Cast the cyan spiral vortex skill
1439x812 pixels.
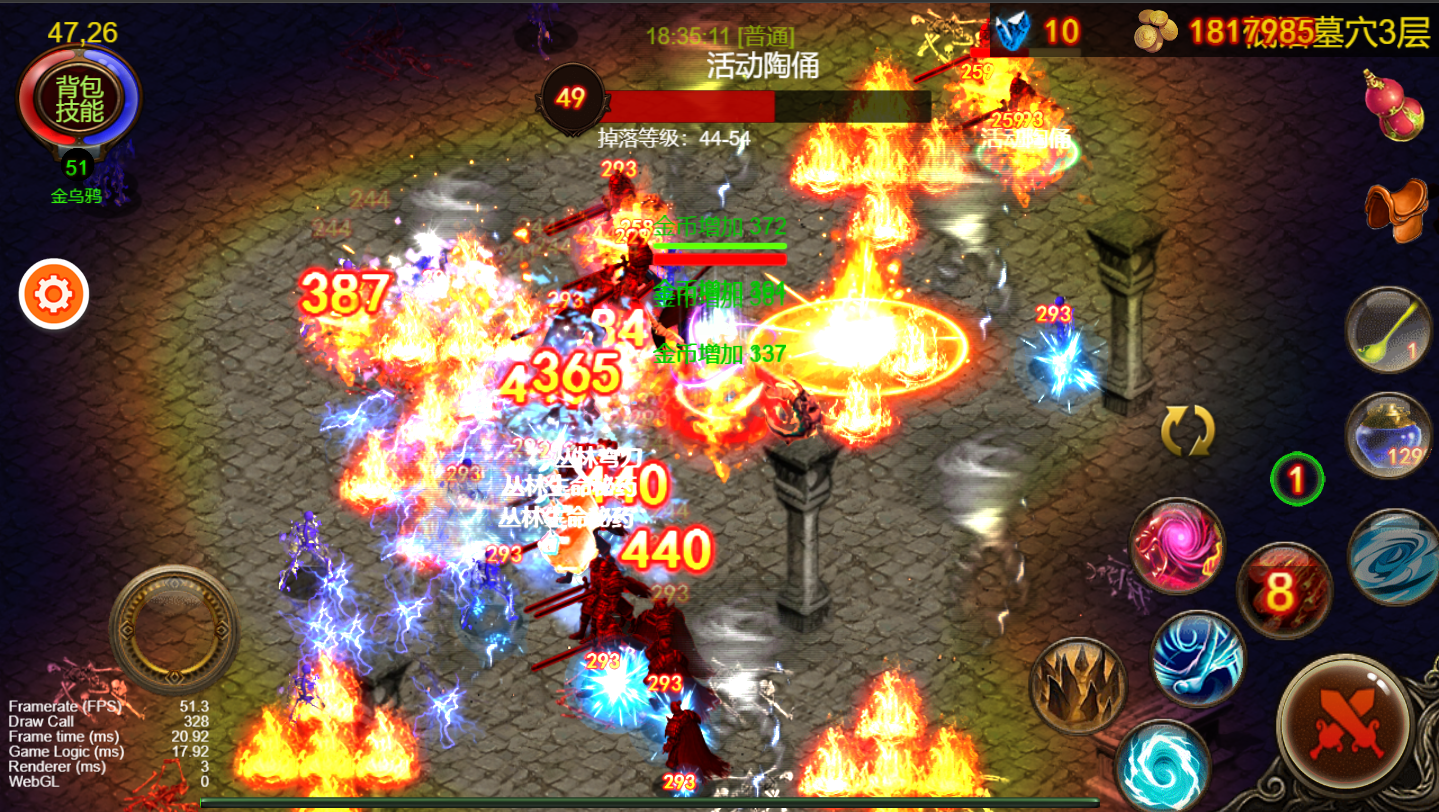coord(1161,765)
